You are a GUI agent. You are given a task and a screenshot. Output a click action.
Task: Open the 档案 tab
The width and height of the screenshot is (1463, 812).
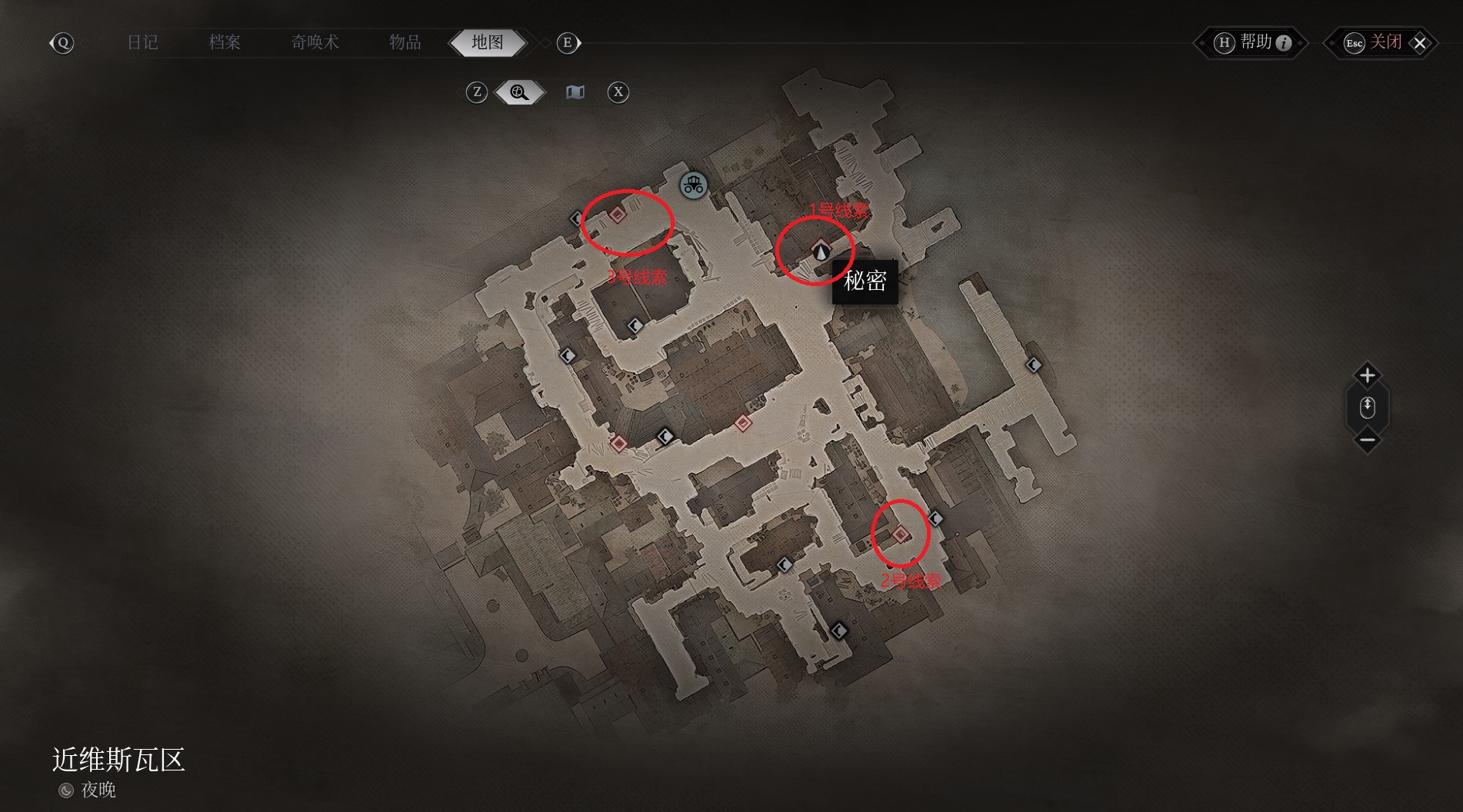[x=225, y=42]
